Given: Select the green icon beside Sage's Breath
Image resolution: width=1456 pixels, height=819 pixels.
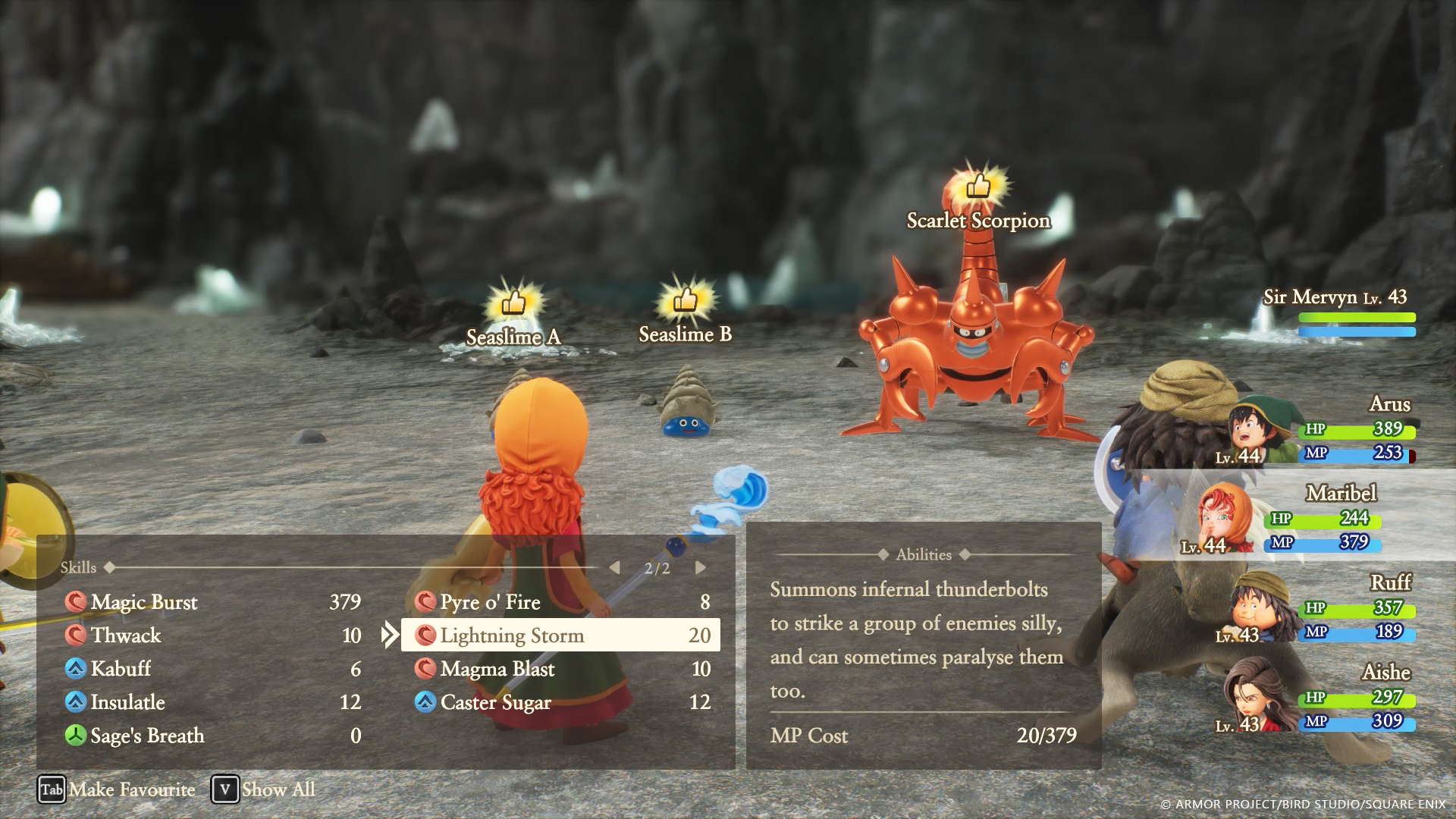Looking at the screenshot, I should tap(76, 736).
